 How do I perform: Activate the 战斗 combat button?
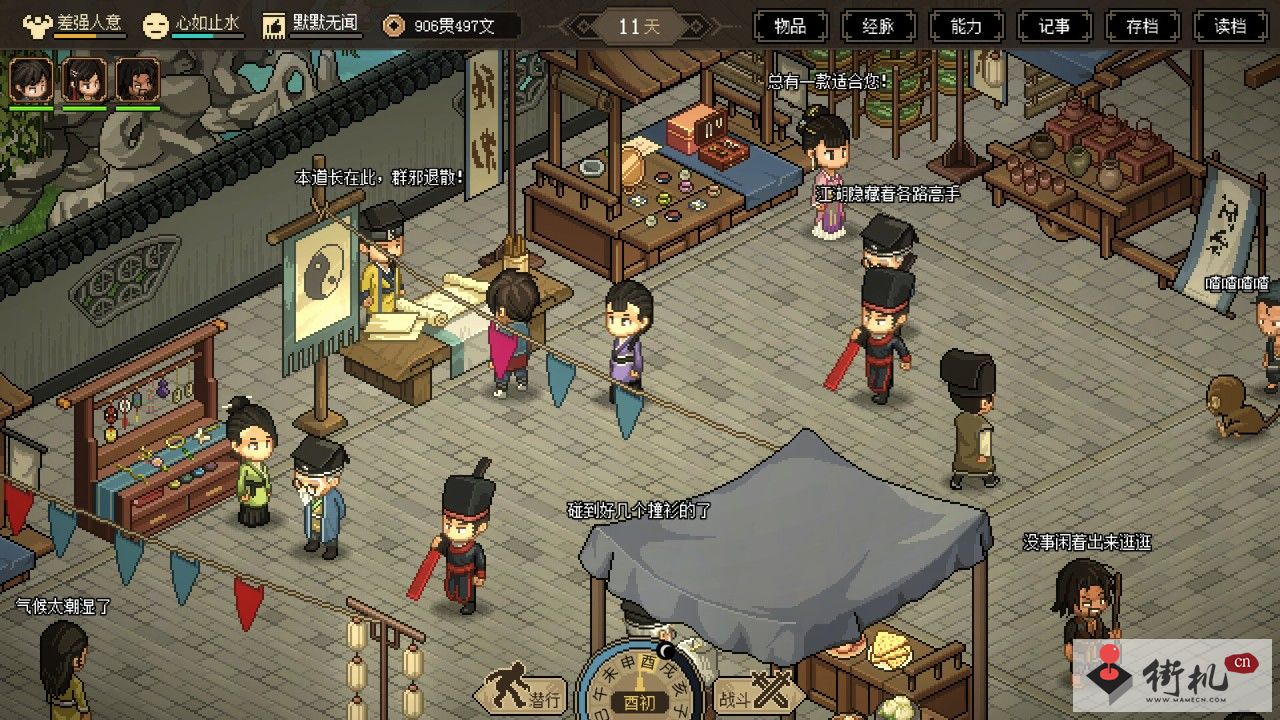coord(757,694)
